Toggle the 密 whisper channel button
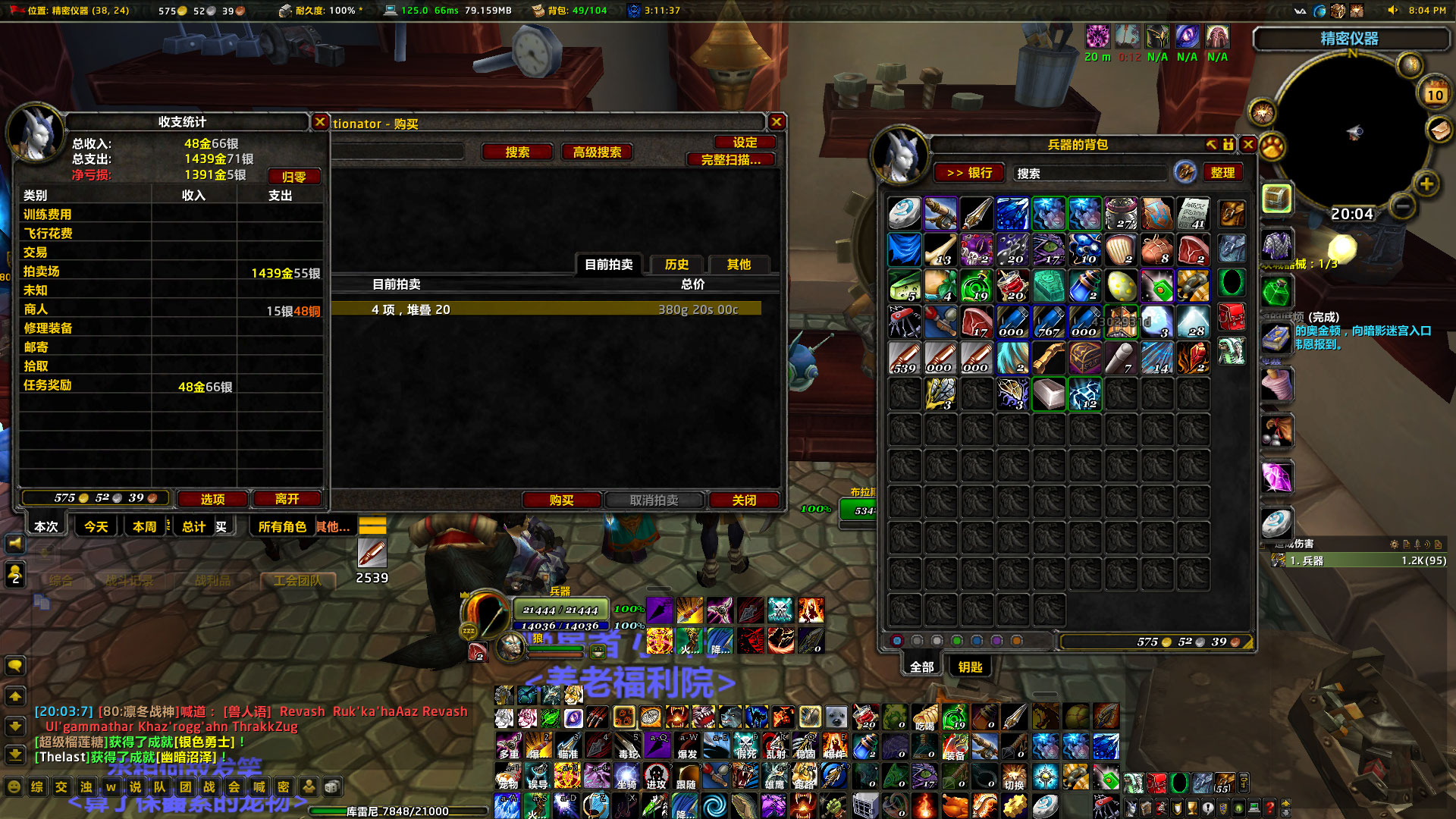This screenshot has height=819, width=1456. pyautogui.click(x=284, y=787)
